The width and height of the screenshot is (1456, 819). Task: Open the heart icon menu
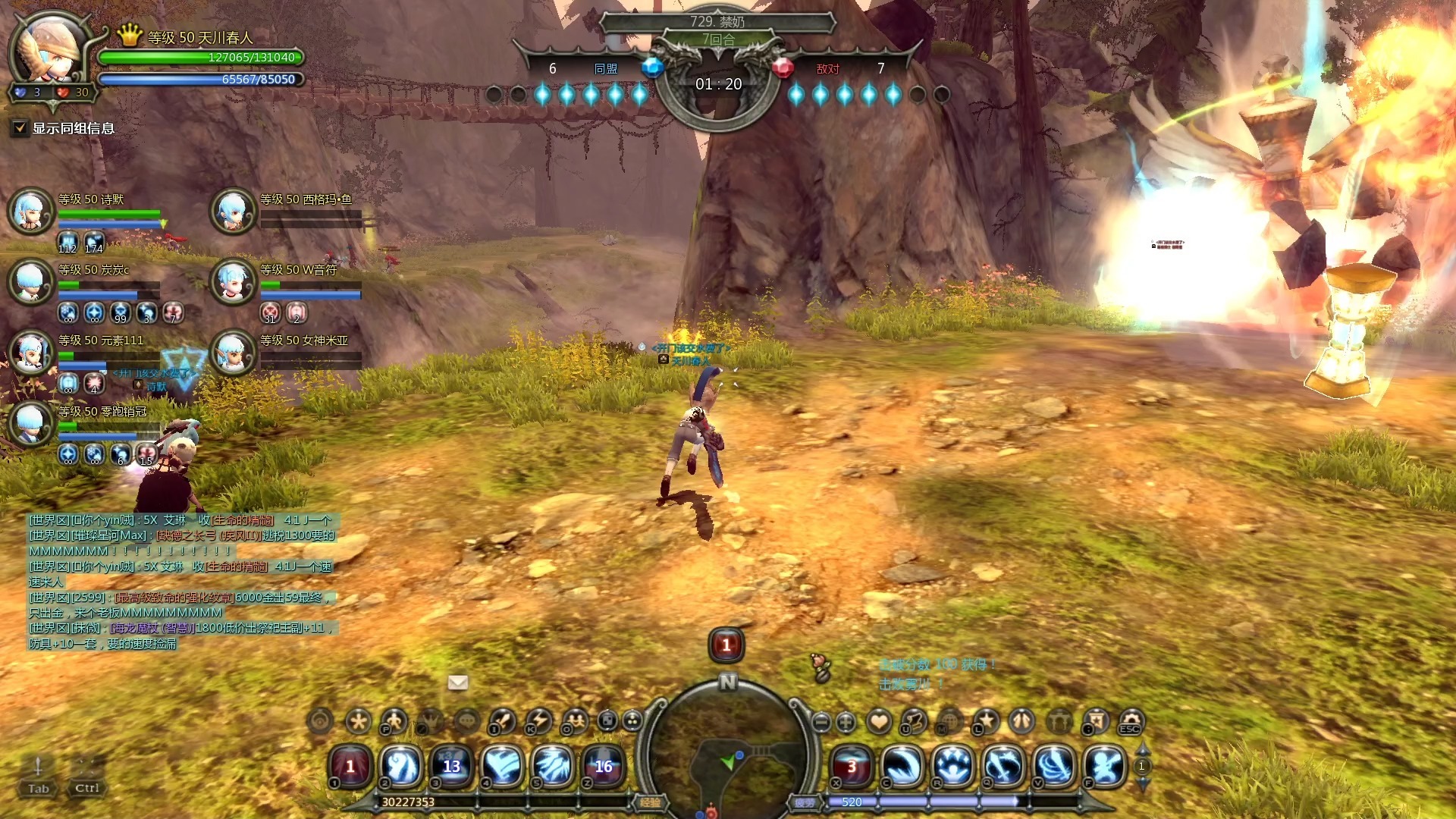pos(879,721)
